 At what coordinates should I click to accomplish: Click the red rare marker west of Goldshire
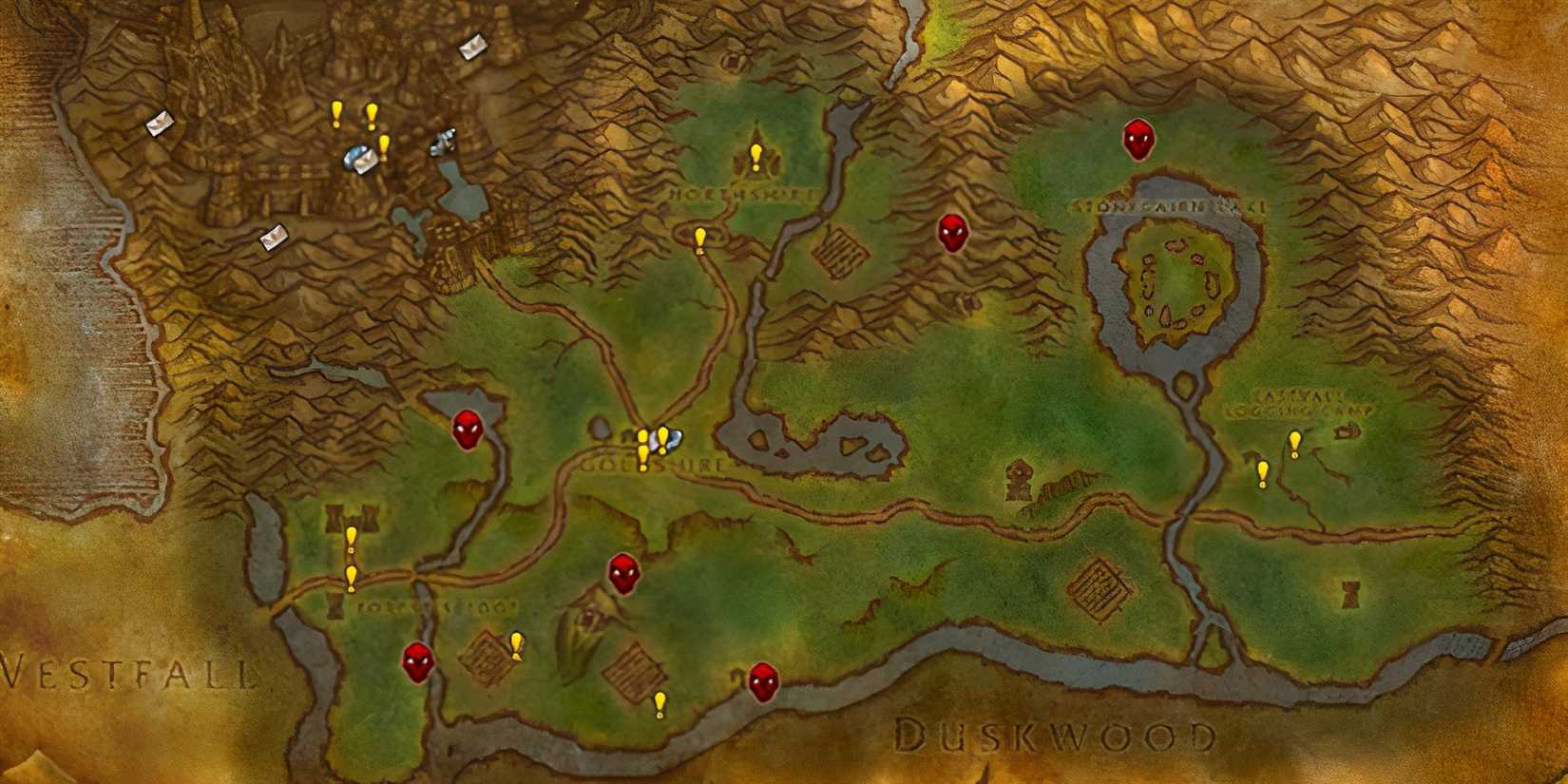tap(469, 430)
